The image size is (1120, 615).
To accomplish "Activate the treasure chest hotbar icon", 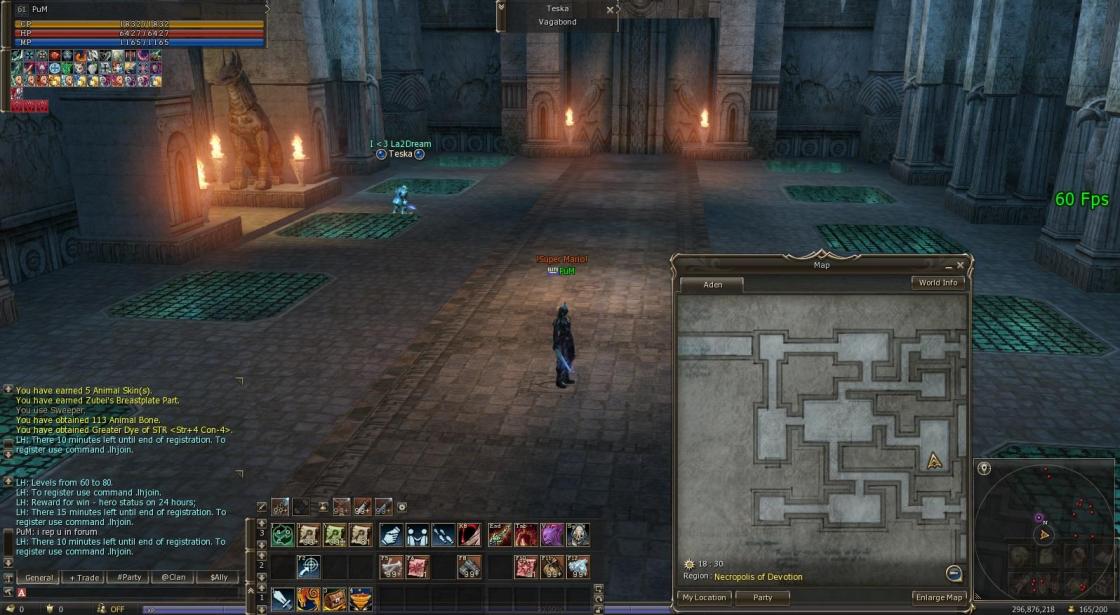I will [334, 599].
